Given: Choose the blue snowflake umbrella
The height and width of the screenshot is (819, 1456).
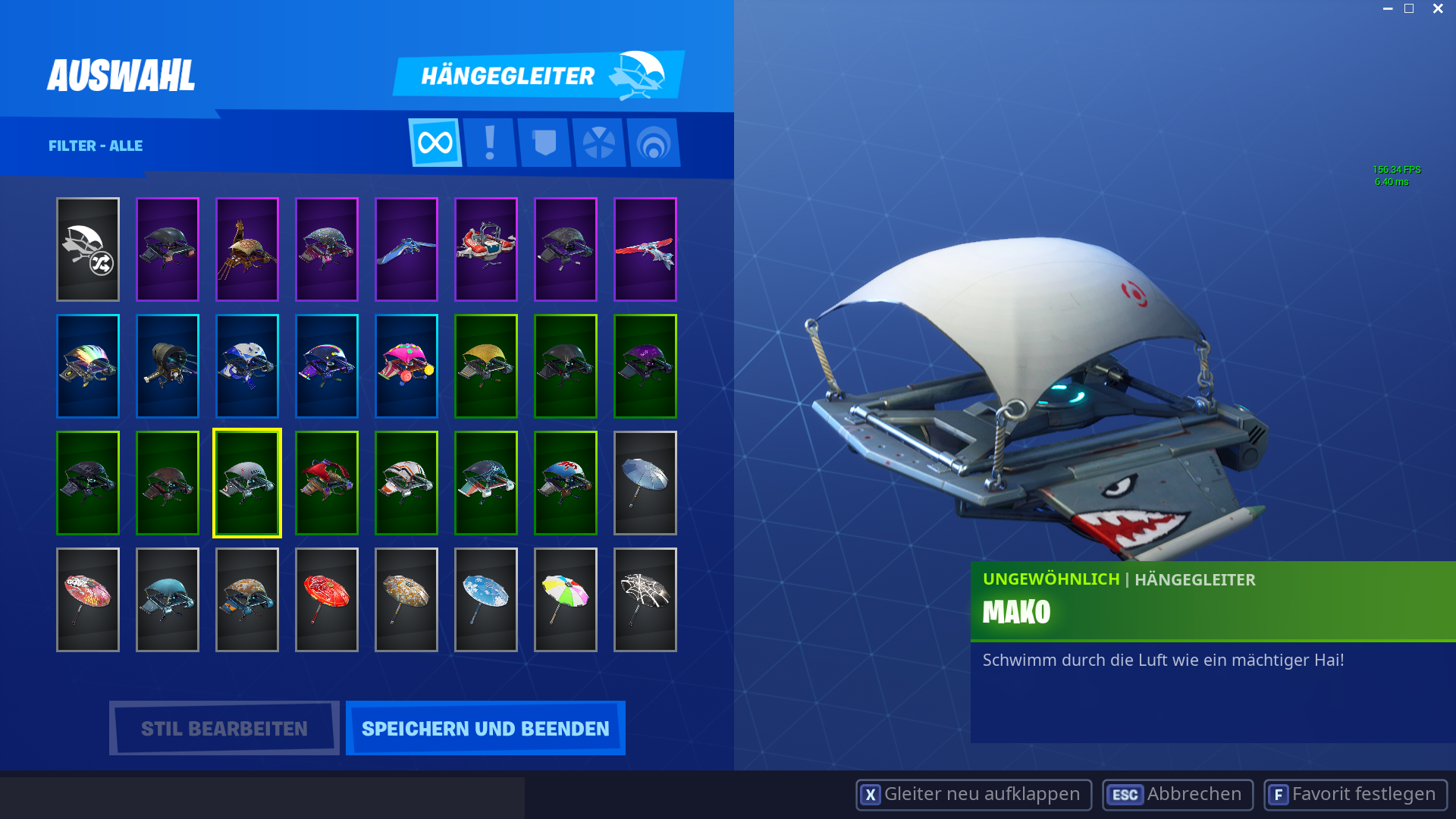Looking at the screenshot, I should (486, 600).
